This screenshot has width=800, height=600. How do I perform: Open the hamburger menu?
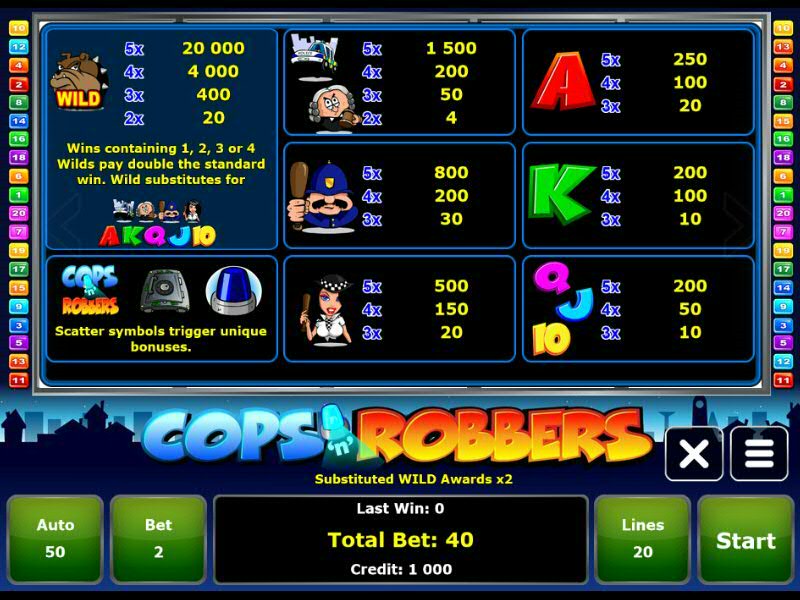click(x=759, y=454)
